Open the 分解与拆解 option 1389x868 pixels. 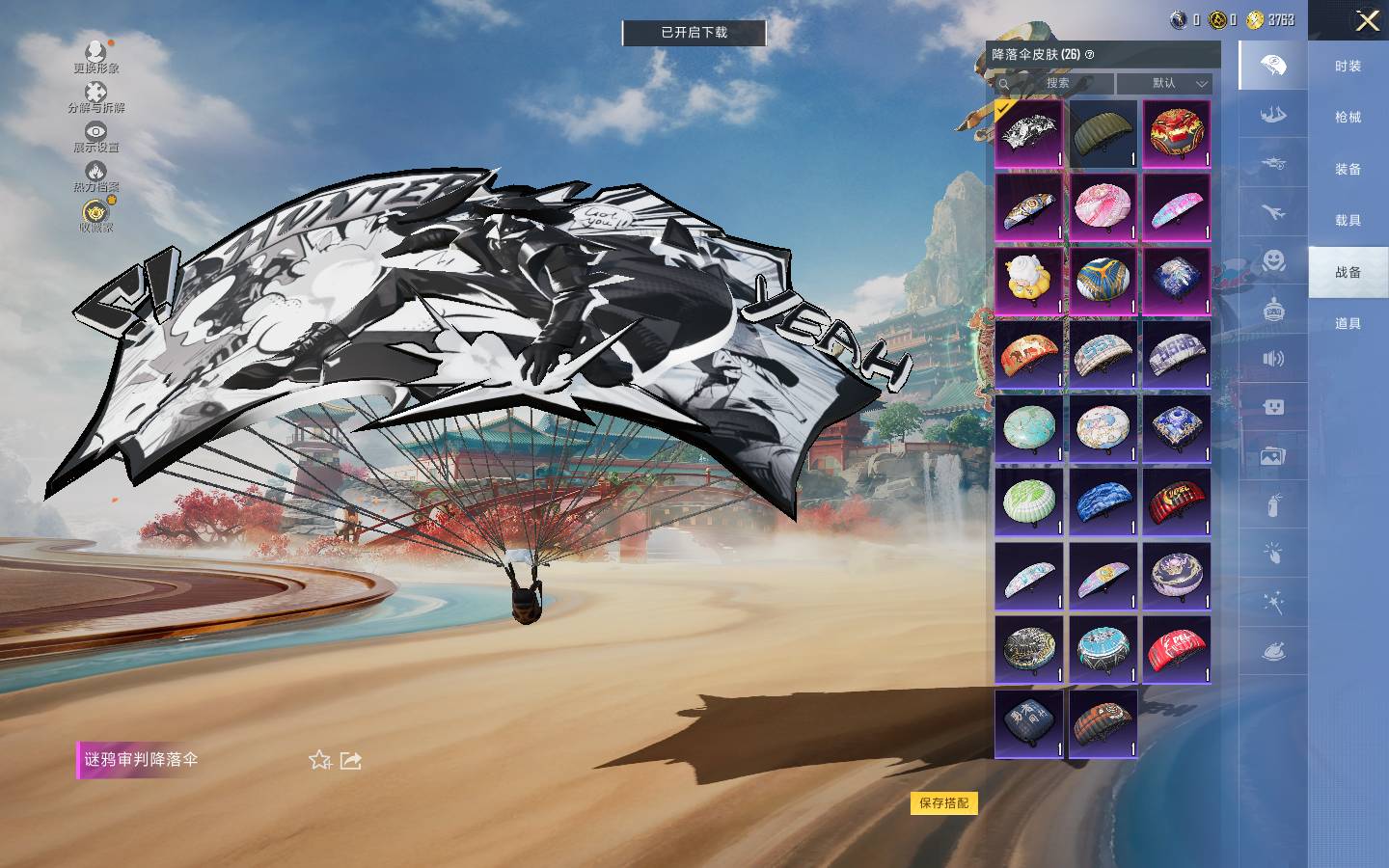tap(95, 96)
